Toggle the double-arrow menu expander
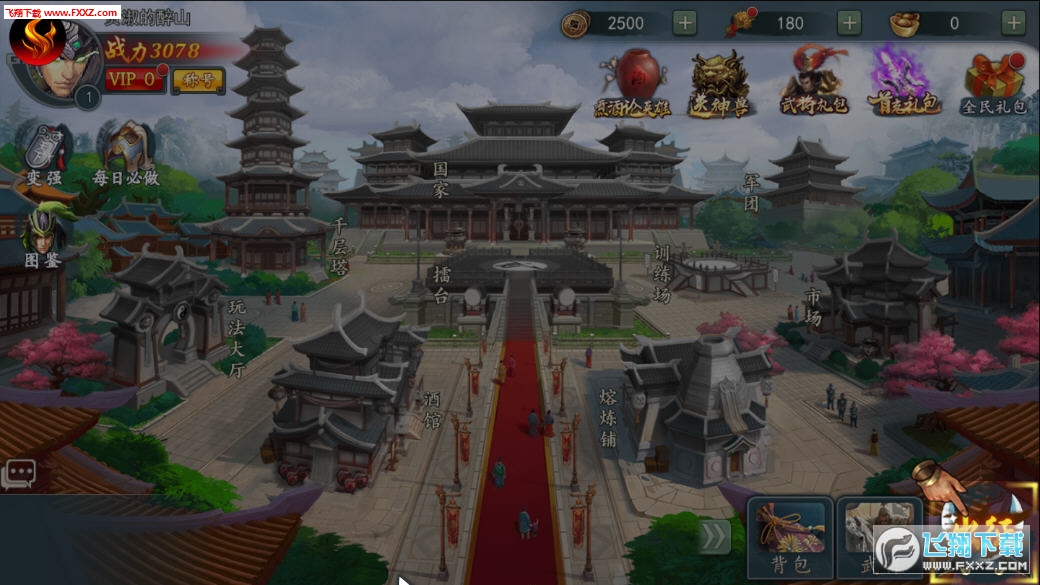The height and width of the screenshot is (585, 1040). tap(714, 537)
